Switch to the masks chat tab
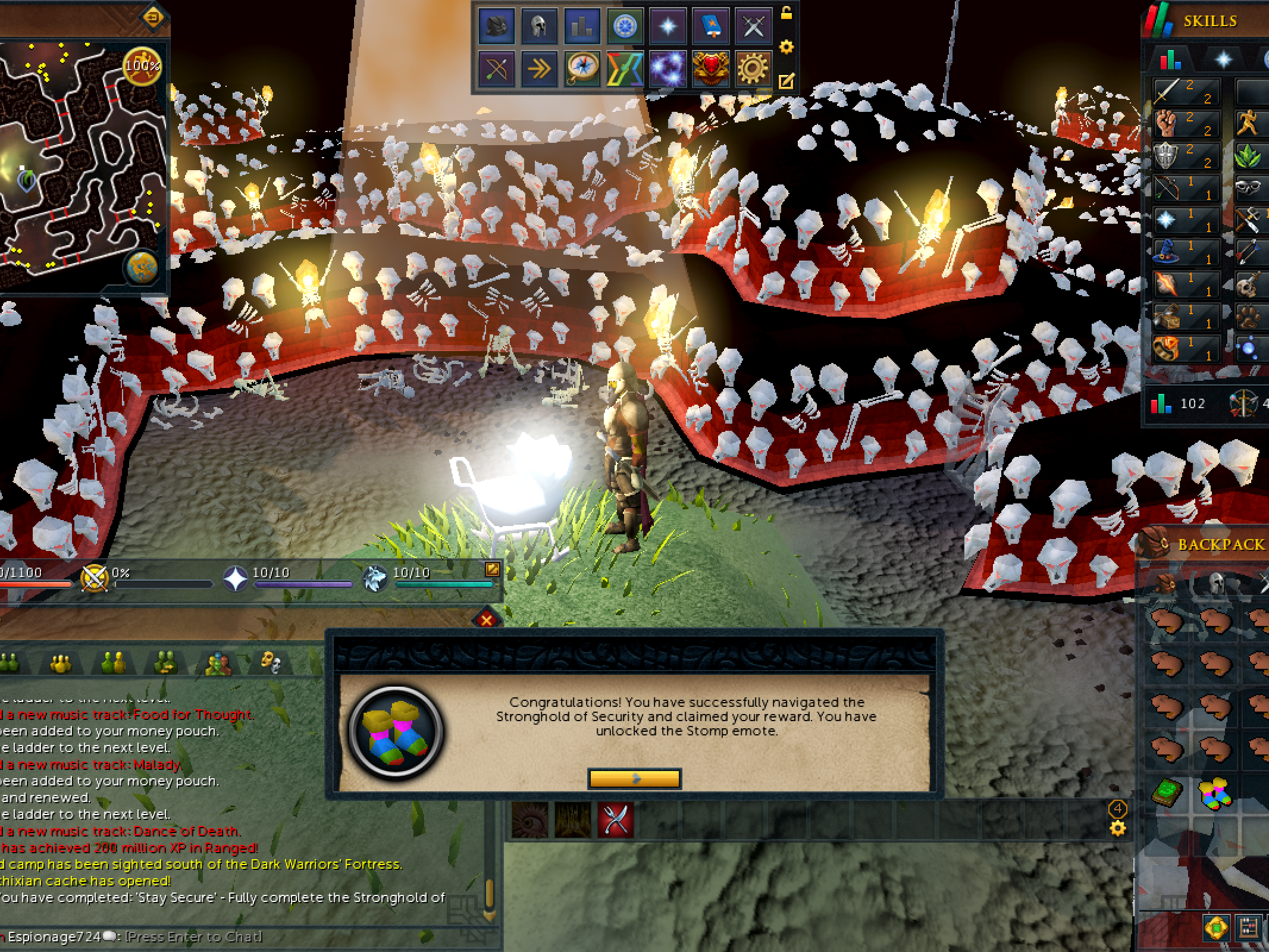Viewport: 1269px width, 952px height. (x=271, y=662)
